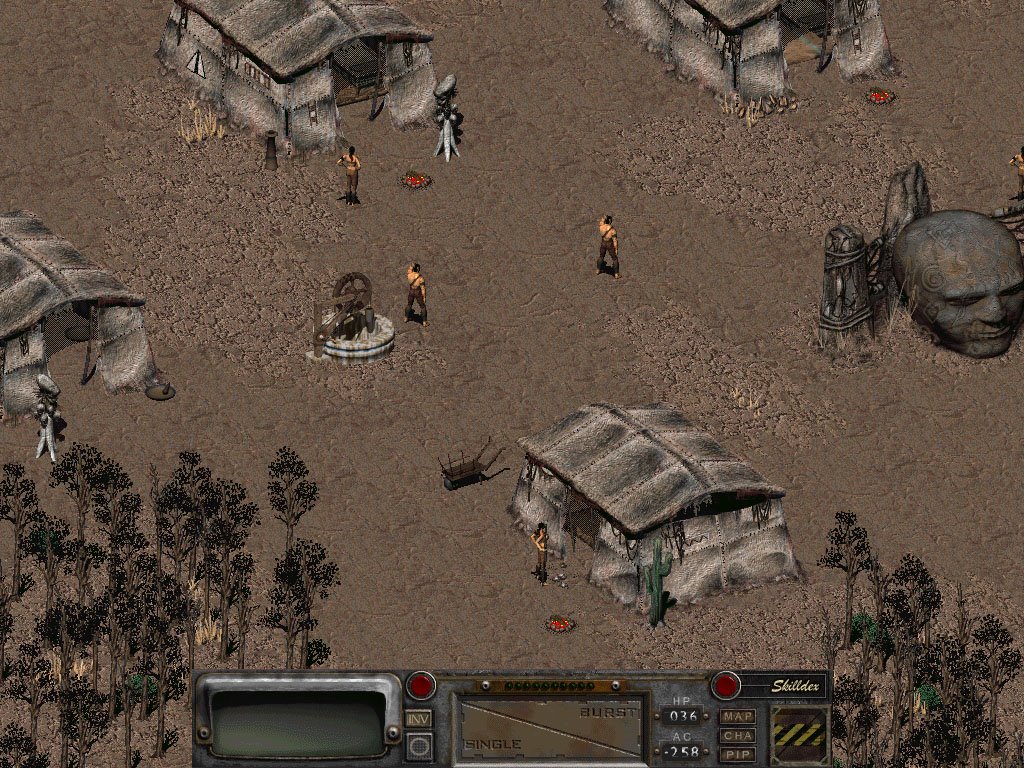Open the Skilldex panel

pos(798,686)
